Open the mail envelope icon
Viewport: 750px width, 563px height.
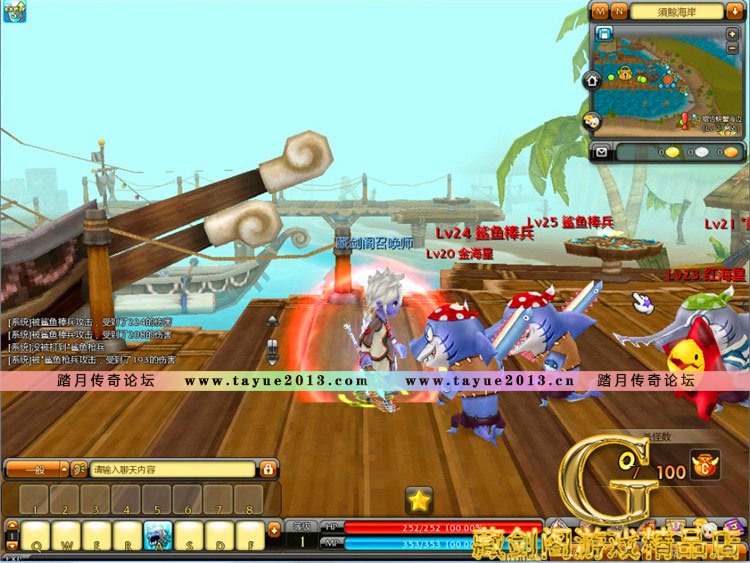point(601,152)
